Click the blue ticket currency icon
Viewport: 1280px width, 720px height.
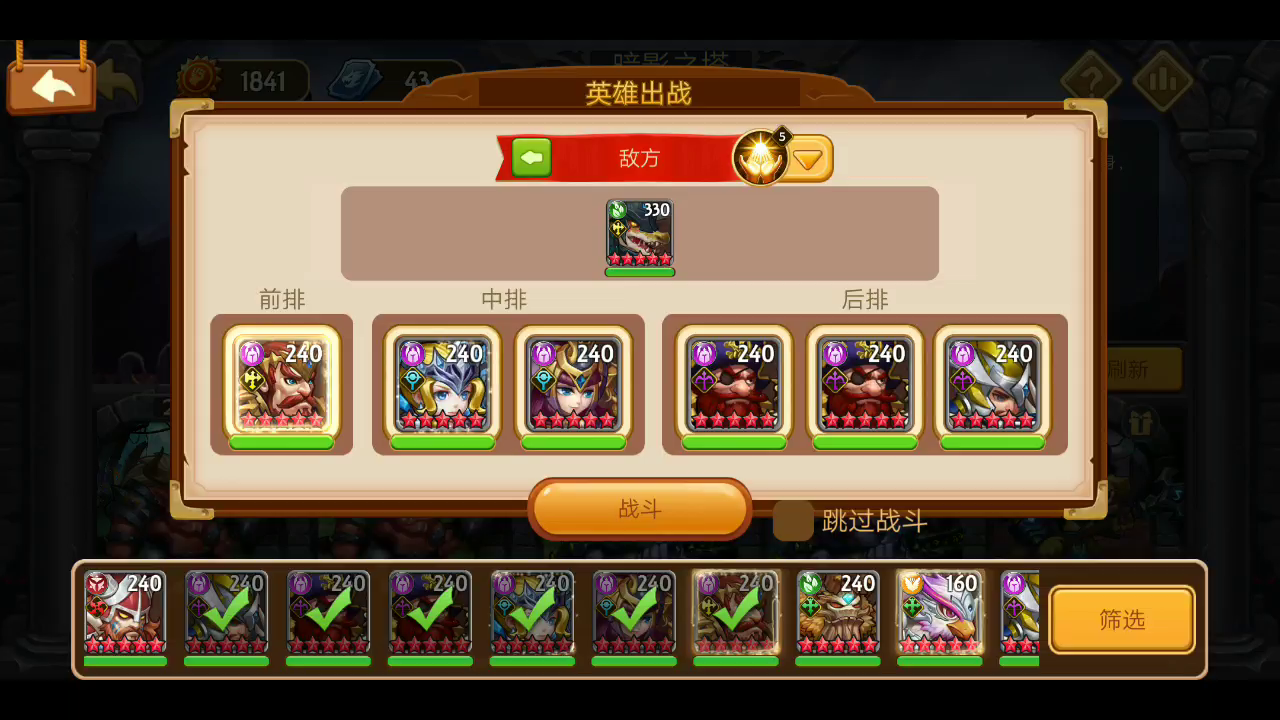coord(354,78)
